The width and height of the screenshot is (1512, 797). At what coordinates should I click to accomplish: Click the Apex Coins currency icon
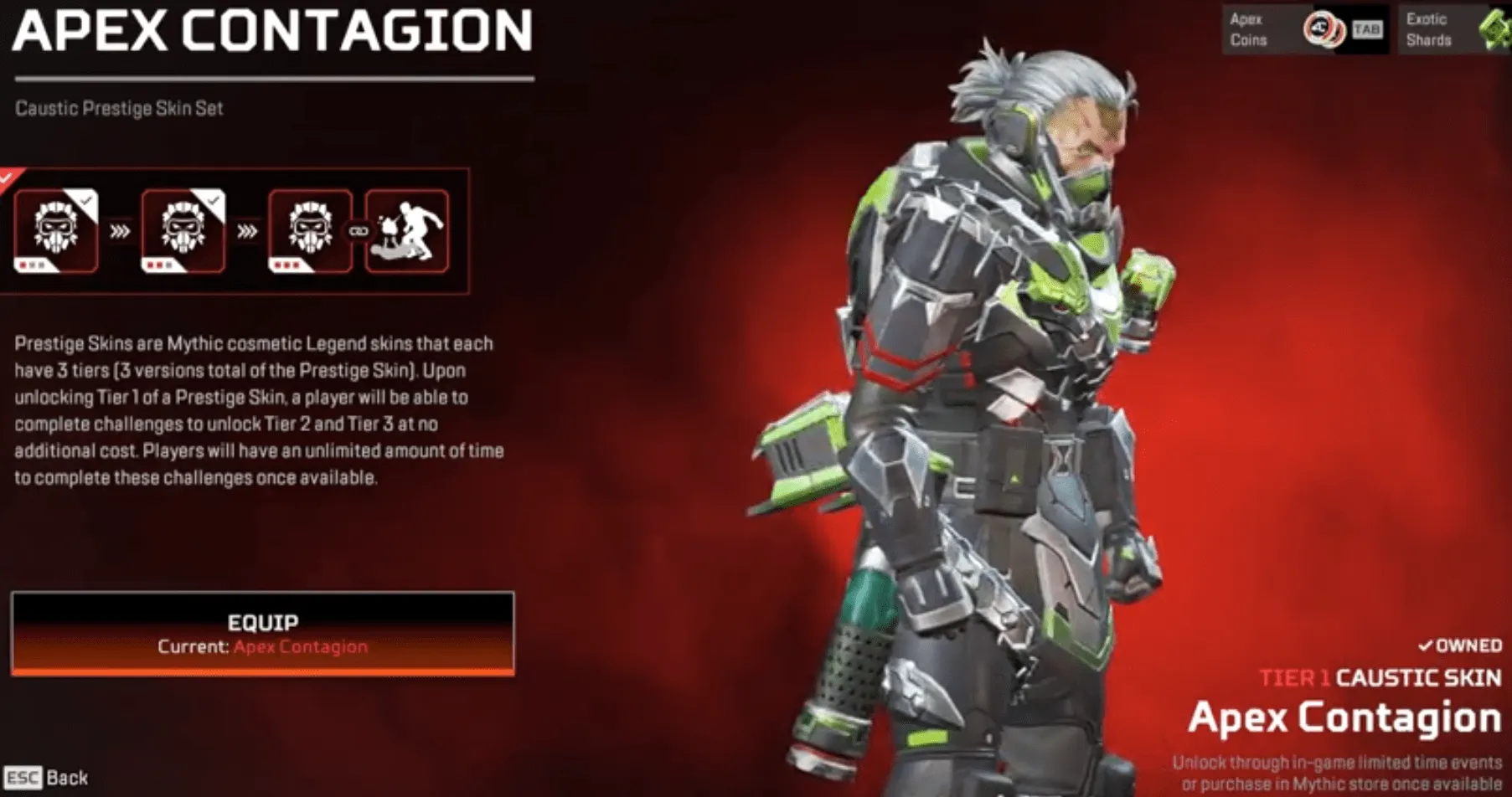[1323, 28]
